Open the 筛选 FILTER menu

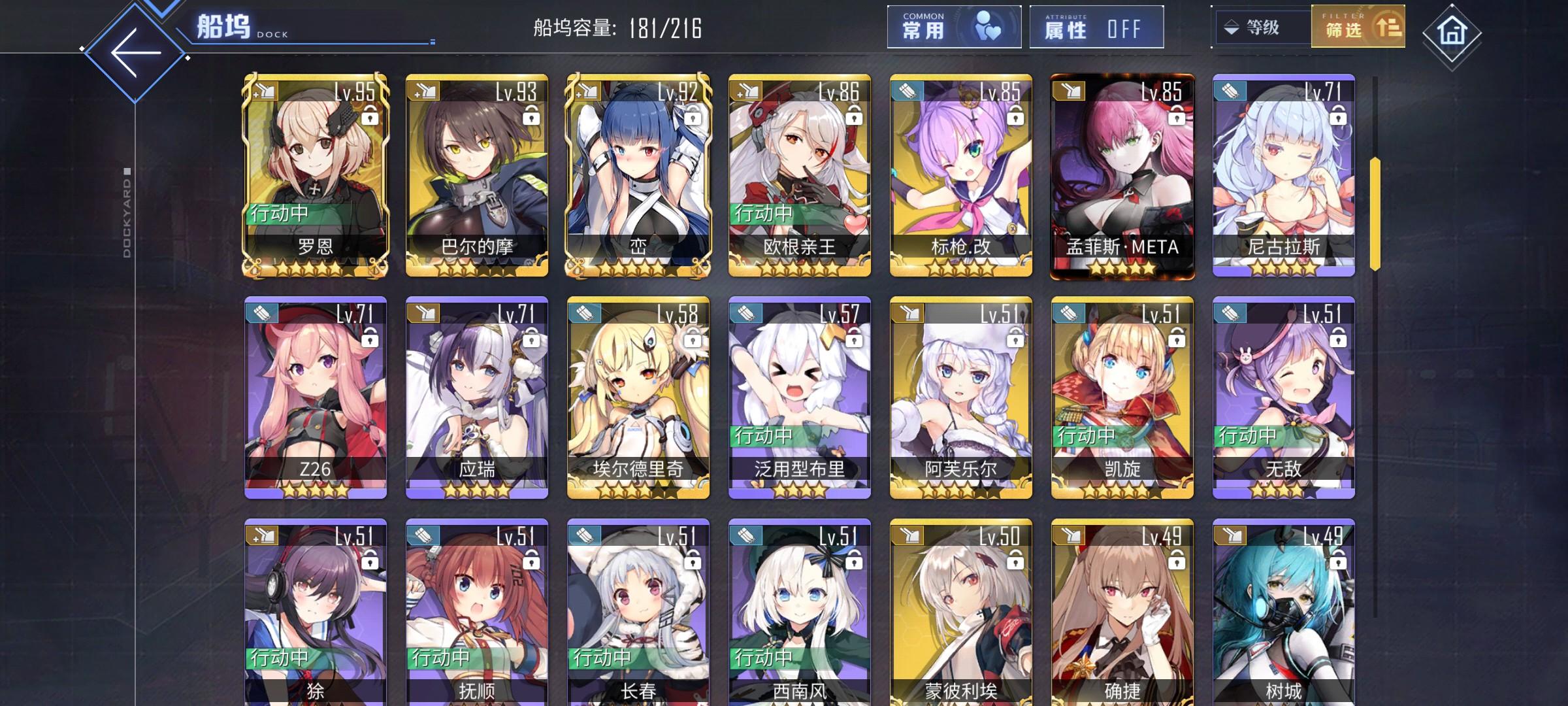click(1359, 28)
